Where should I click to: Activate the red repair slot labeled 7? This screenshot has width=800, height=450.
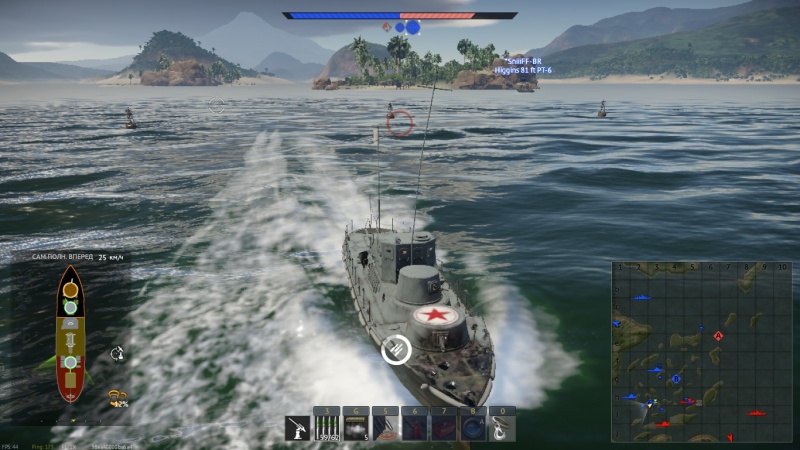click(x=443, y=428)
